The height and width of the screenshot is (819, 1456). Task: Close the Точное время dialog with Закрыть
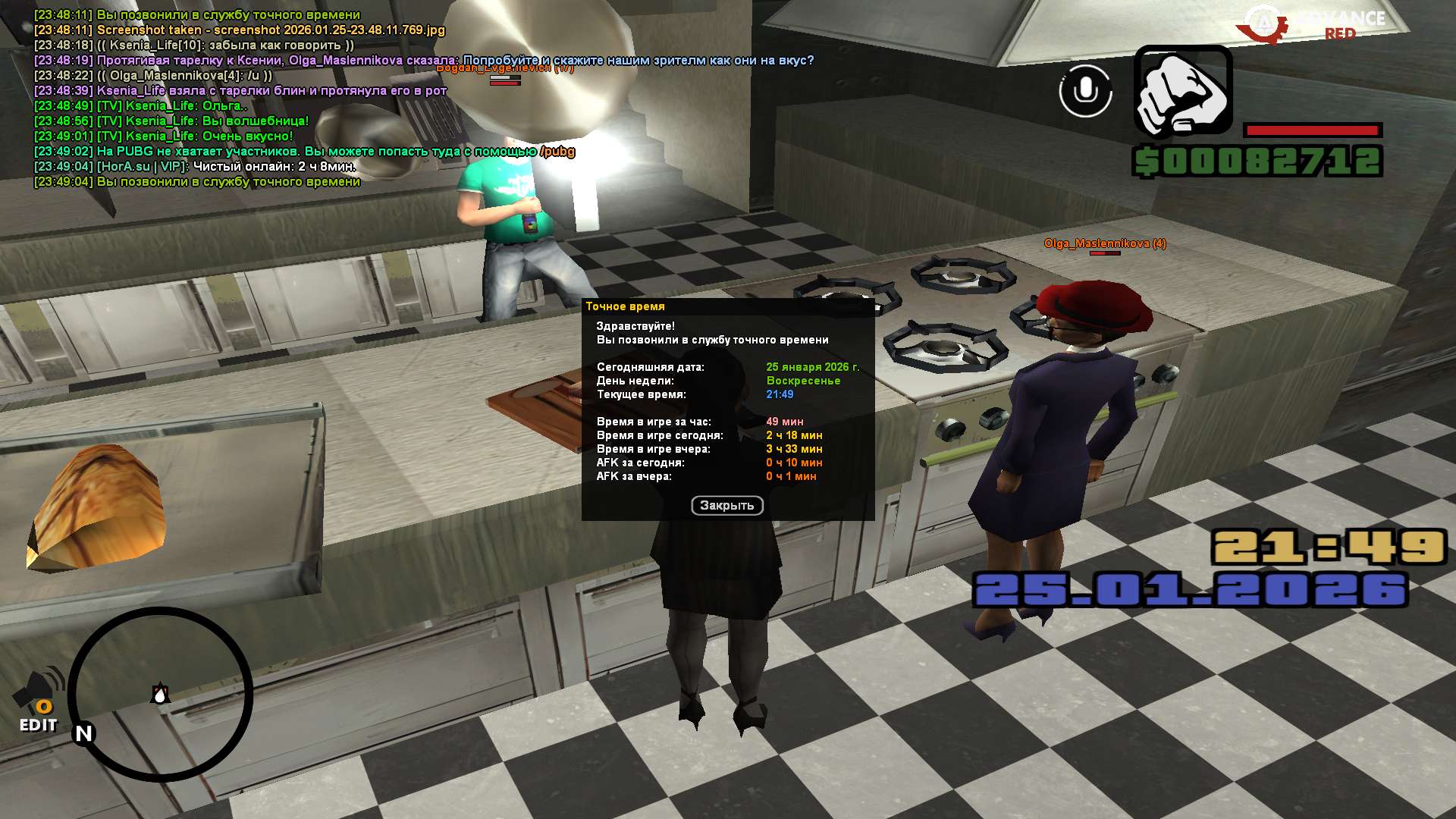pos(726,506)
